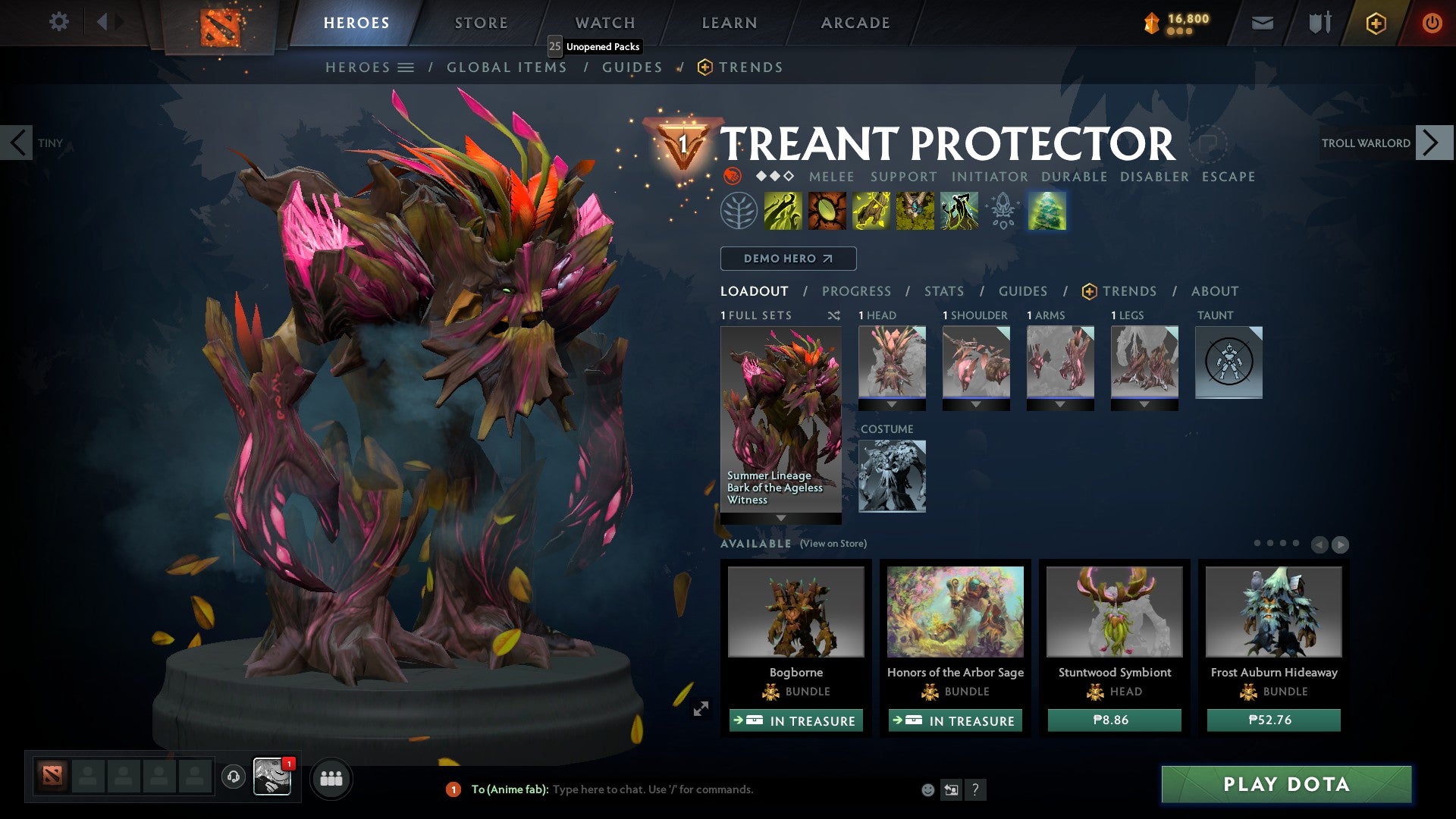Toggle the emoticon picker in the chat bar
Viewport: 1456px width, 819px height.
point(927,789)
